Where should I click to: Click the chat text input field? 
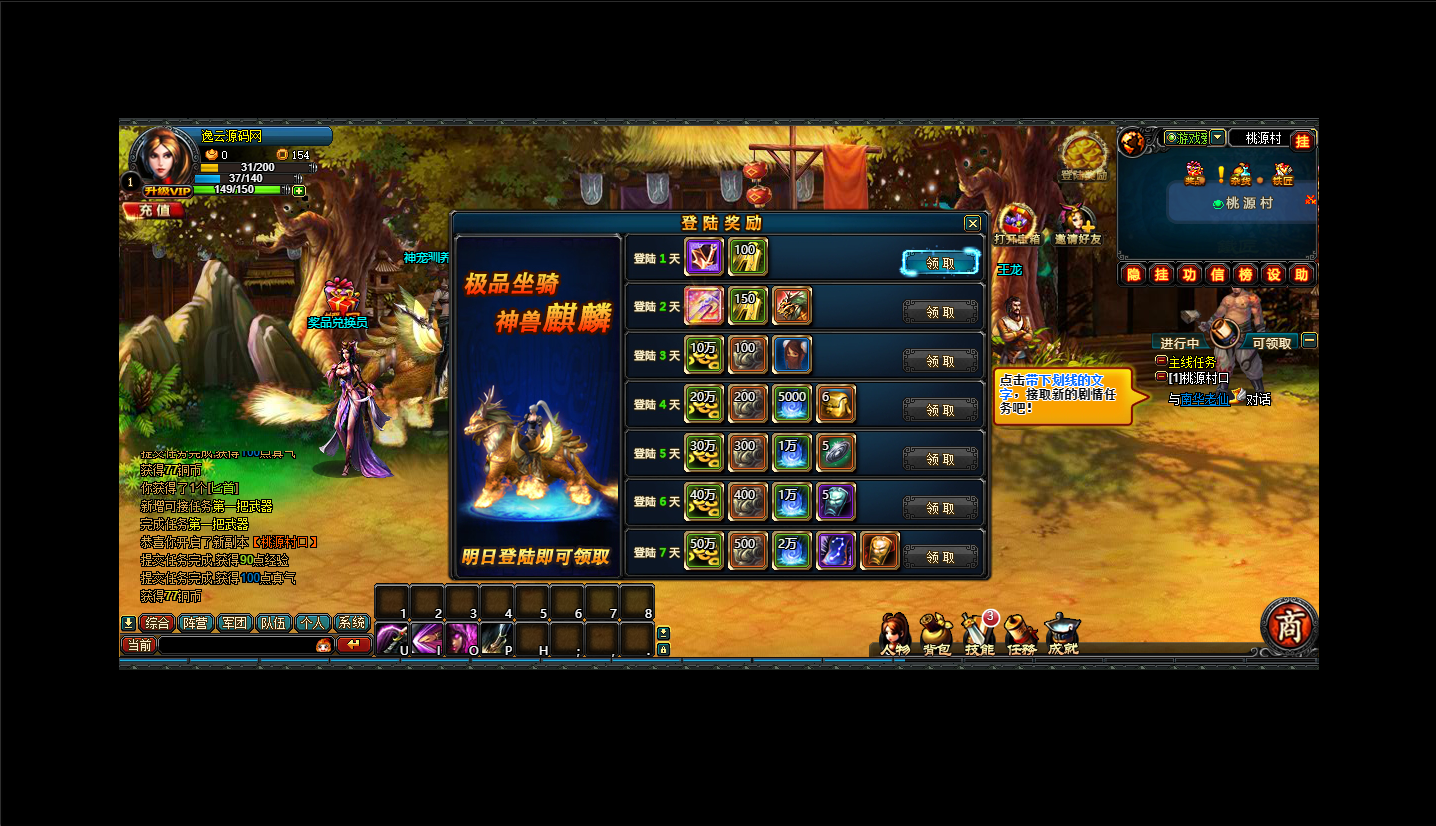tap(235, 645)
